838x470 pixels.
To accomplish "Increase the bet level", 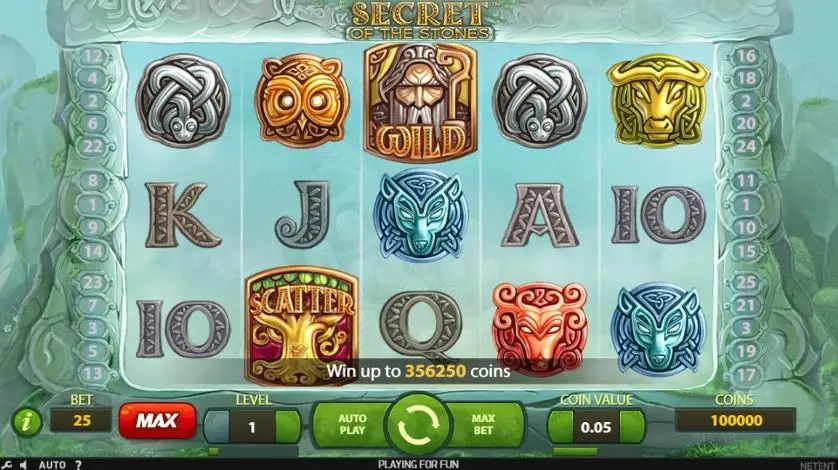I will point(288,424).
